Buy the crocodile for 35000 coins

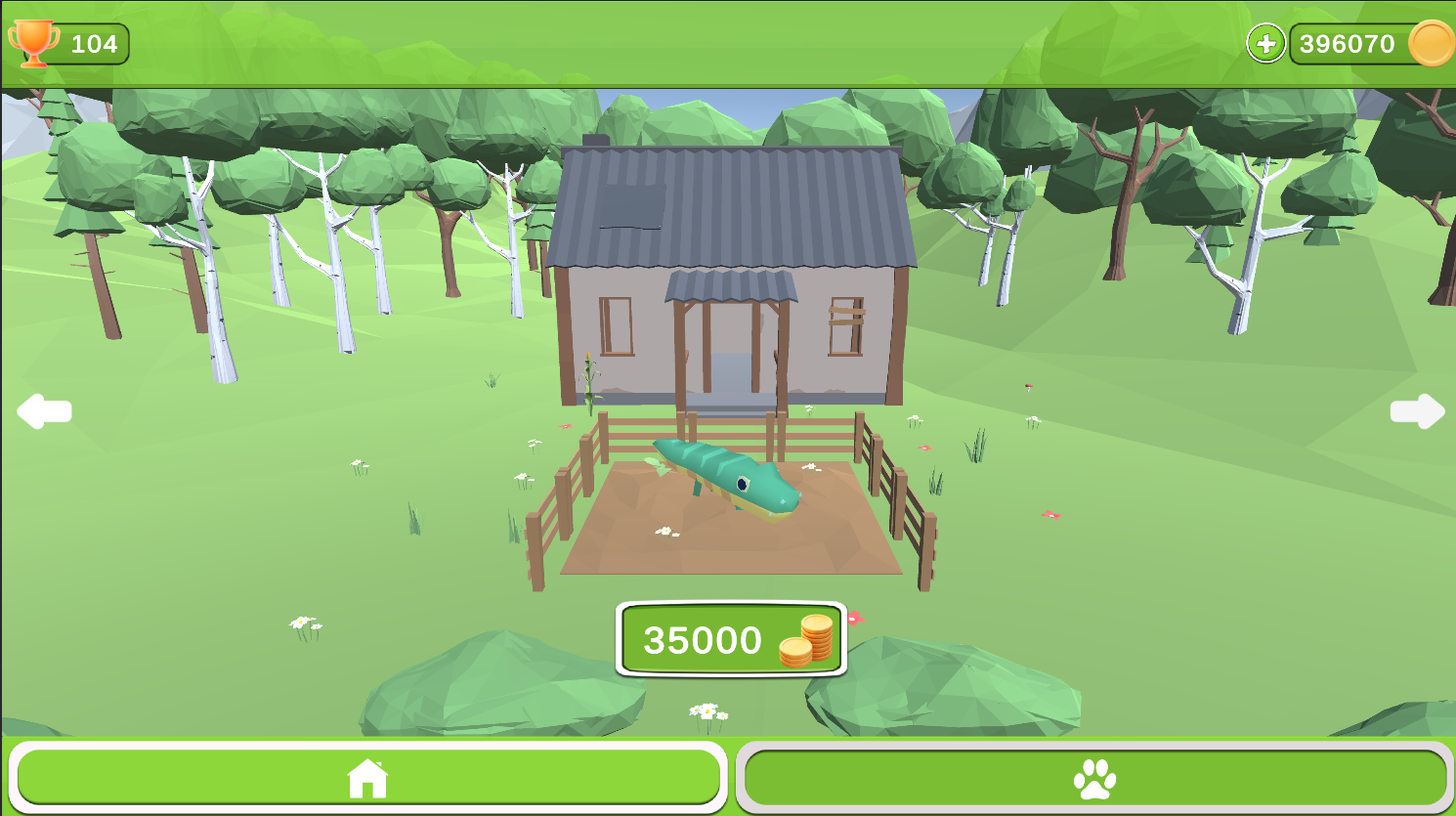coord(731,640)
